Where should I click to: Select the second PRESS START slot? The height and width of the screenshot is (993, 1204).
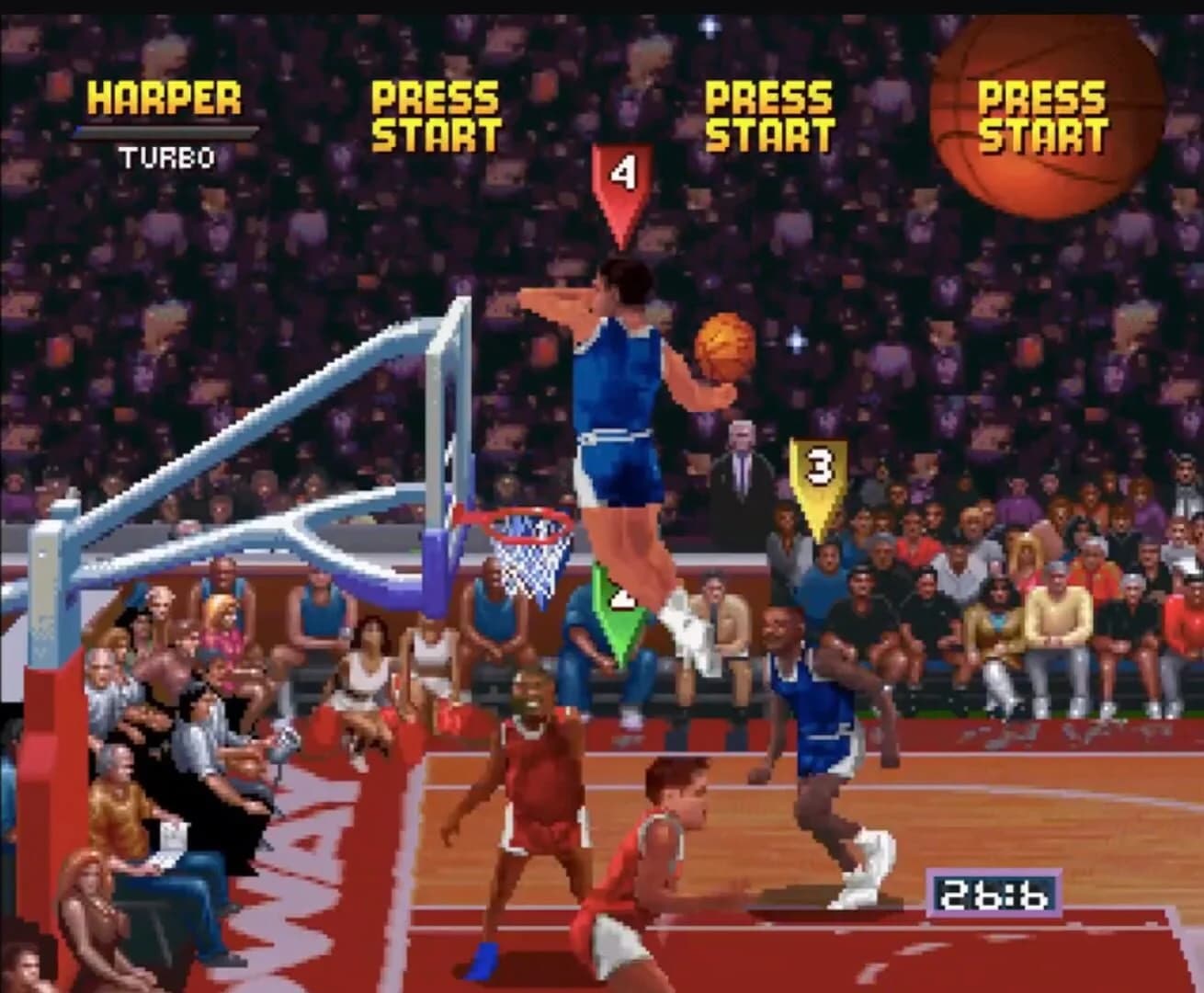coord(432,115)
